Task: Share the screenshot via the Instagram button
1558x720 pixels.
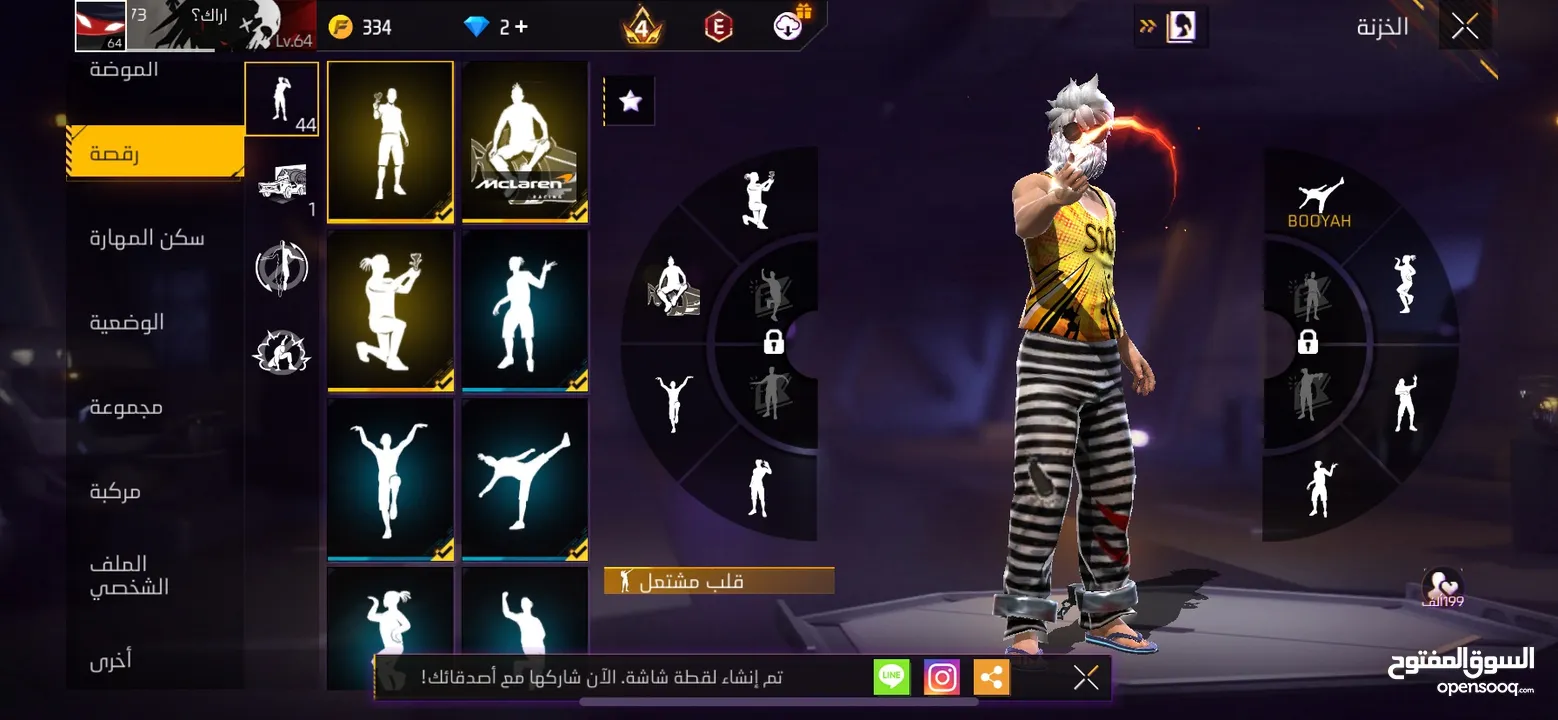Action: point(941,676)
